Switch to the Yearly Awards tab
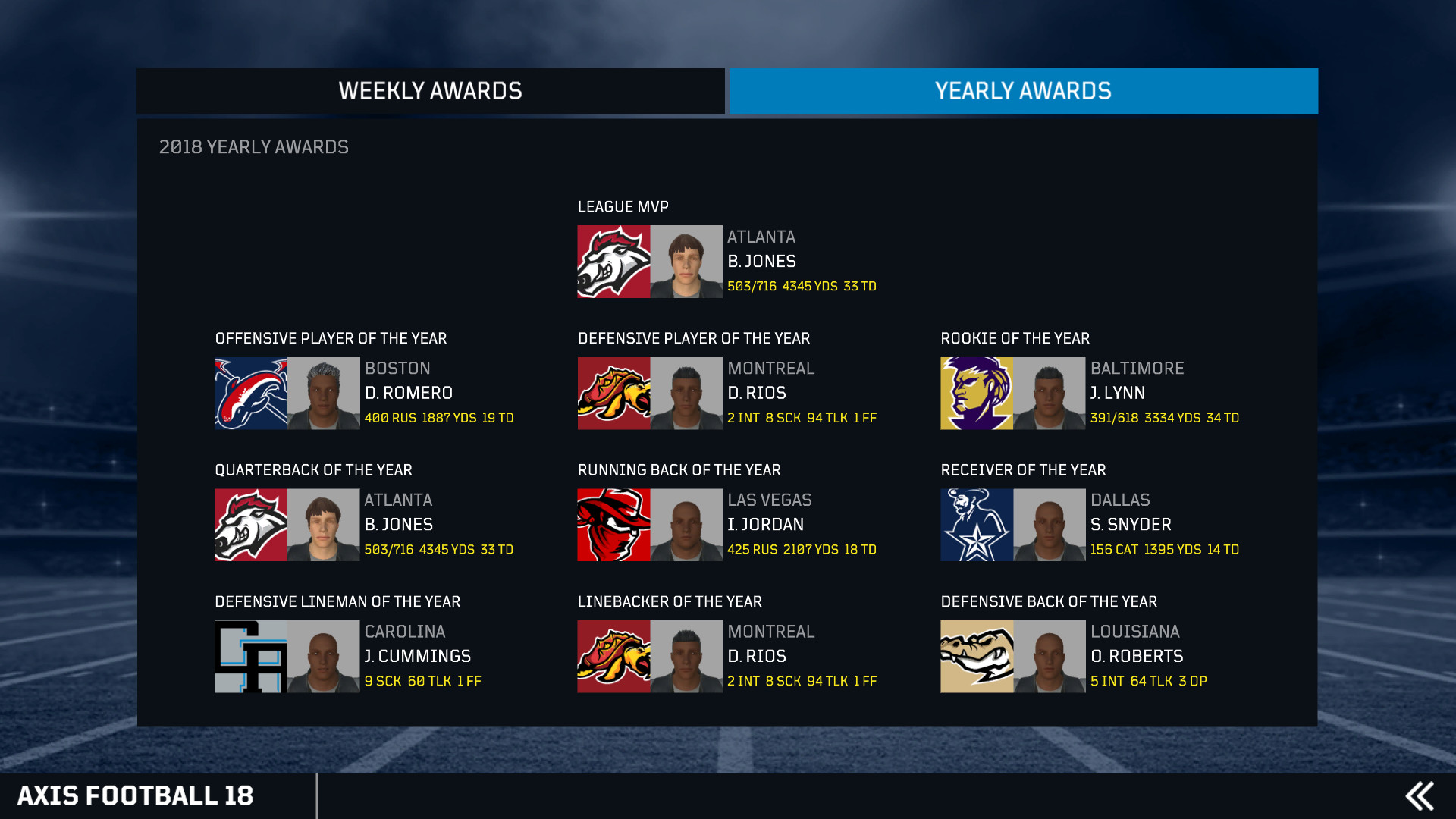Screen dimensions: 1456x819 click(1023, 90)
